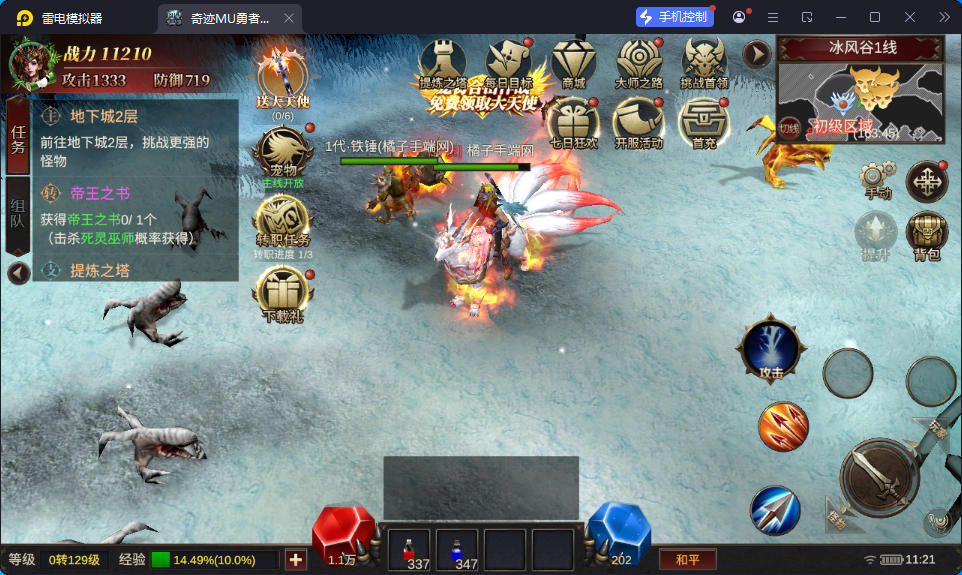Close the emulator window
This screenshot has width=962, height=575.
(910, 17)
